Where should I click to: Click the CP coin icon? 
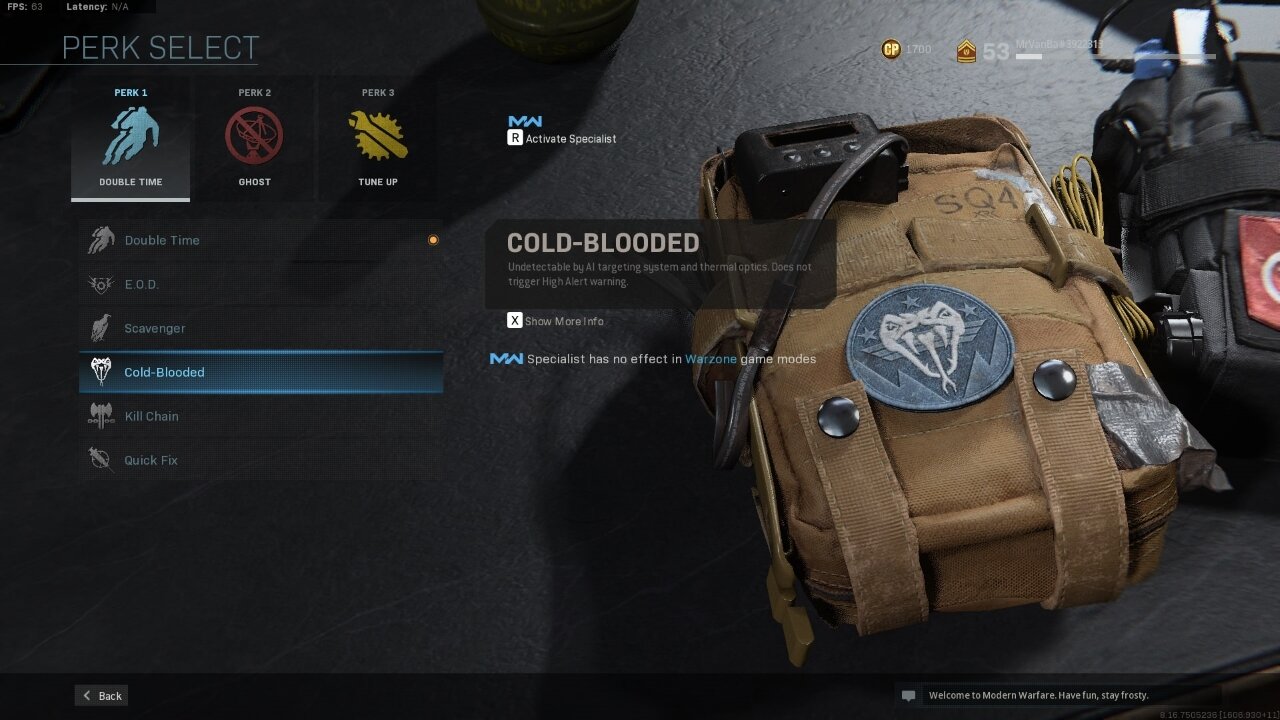click(x=890, y=48)
